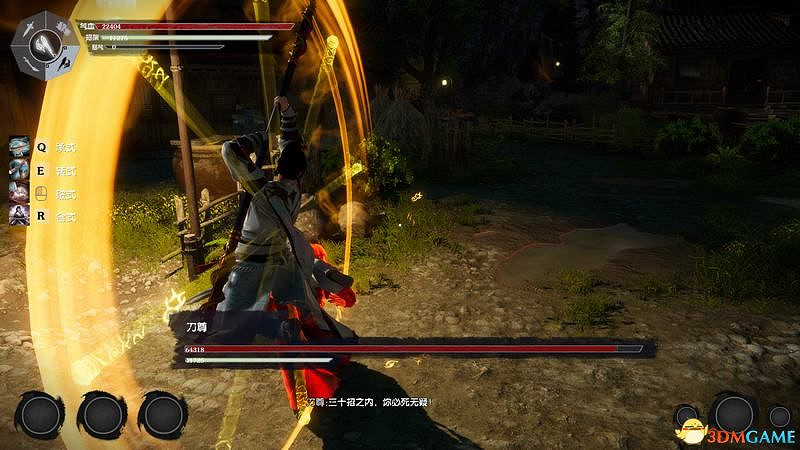Activate the 承式 skill icon
Screen dimensions: 800x450
20,146
